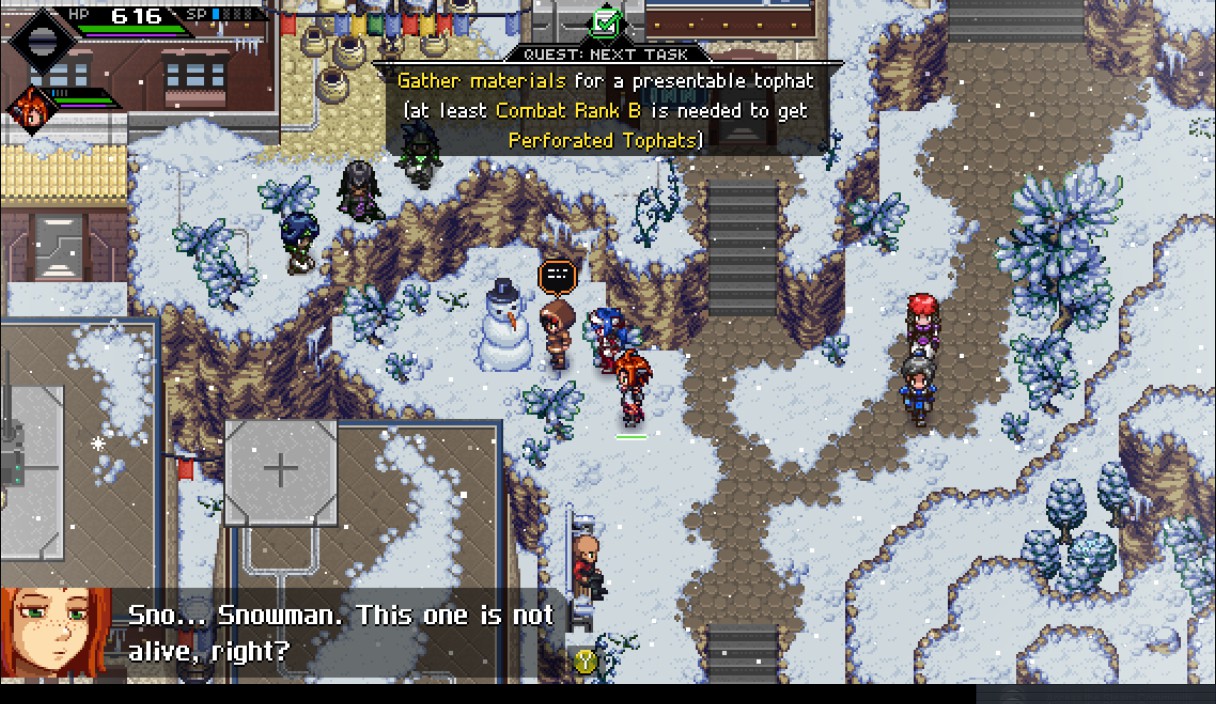Screen dimensions: 1216x704
Task: Click the green checkmark quest icon
Action: click(606, 21)
